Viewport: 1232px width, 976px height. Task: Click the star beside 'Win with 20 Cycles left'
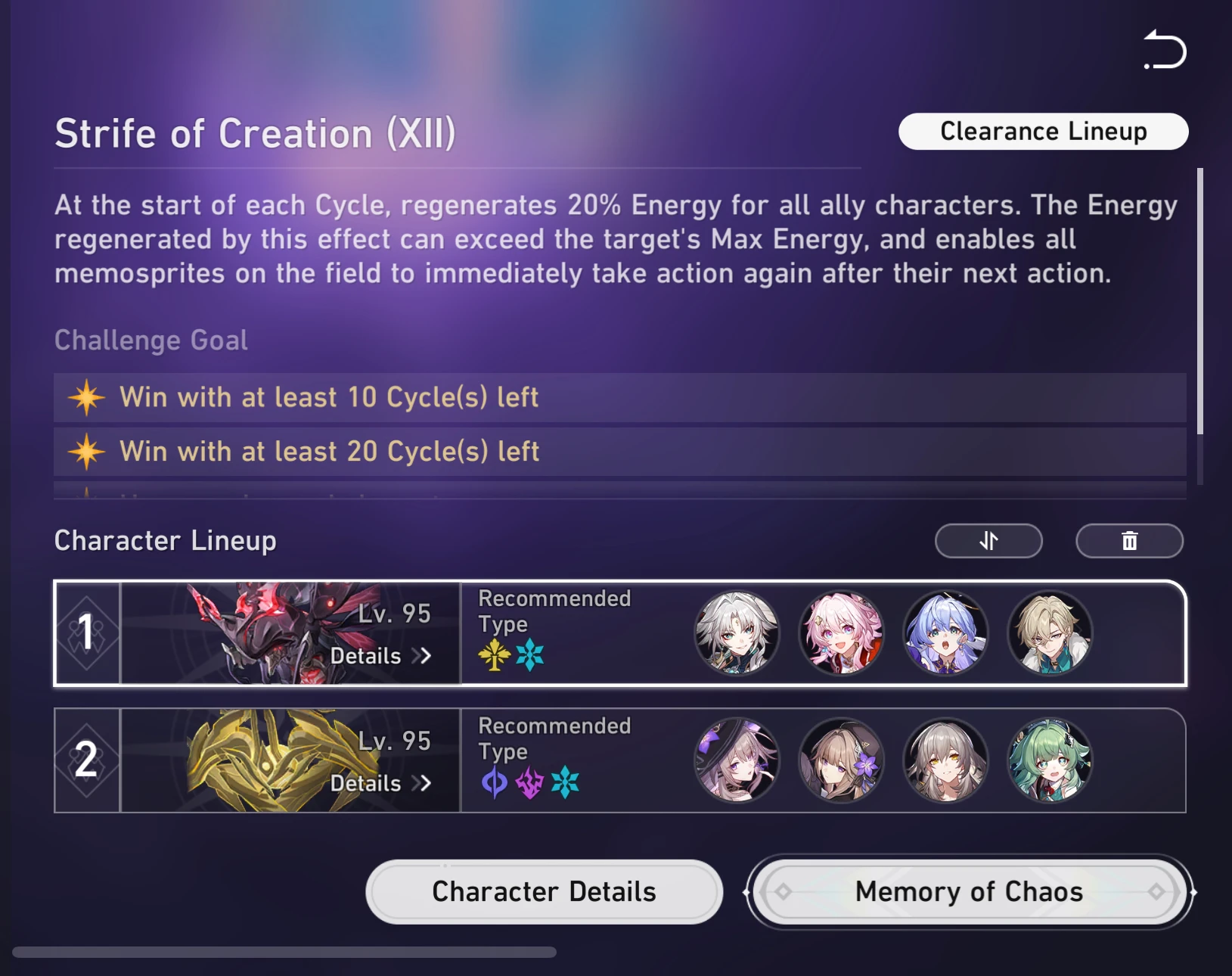click(85, 451)
